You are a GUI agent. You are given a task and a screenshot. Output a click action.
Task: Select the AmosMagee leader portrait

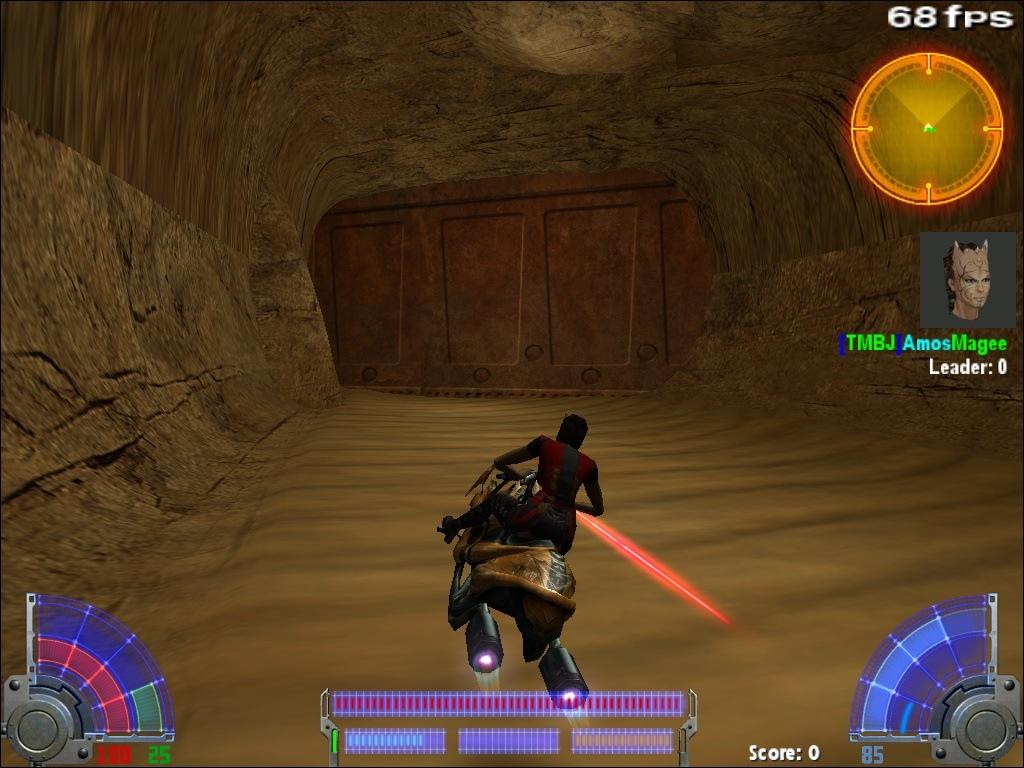click(x=967, y=280)
